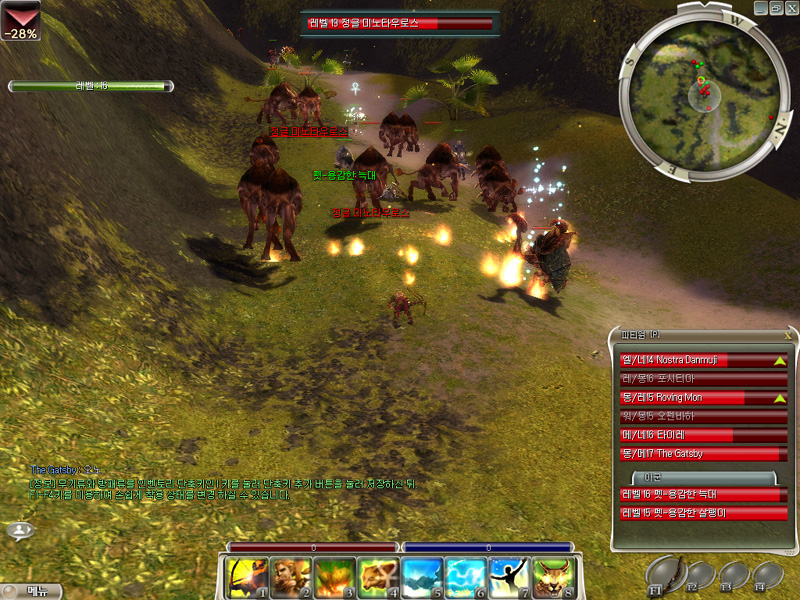Click the circular compass minimap
The image size is (800, 600).
(x=704, y=92)
